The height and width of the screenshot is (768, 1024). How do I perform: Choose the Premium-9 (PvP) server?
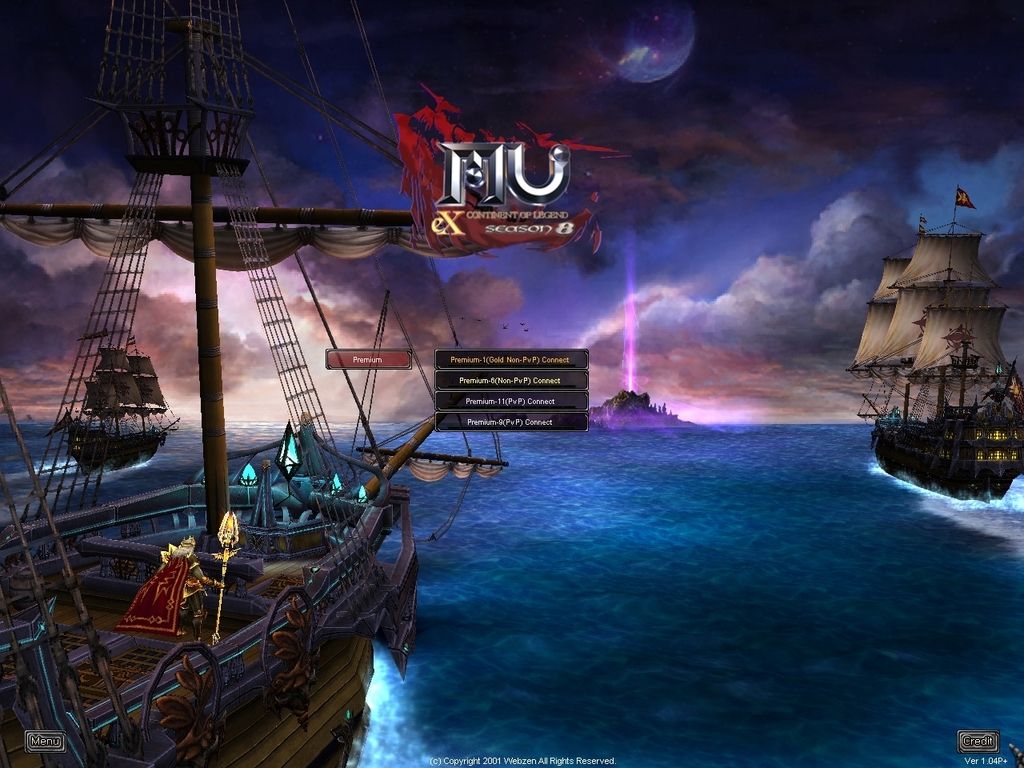[511, 422]
